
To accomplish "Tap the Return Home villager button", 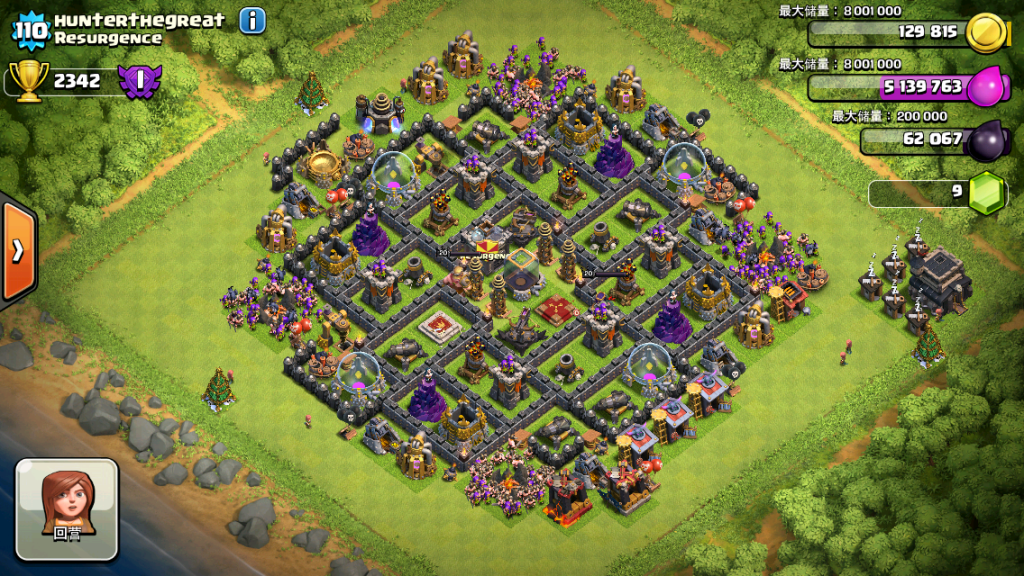I will click(67, 509).
